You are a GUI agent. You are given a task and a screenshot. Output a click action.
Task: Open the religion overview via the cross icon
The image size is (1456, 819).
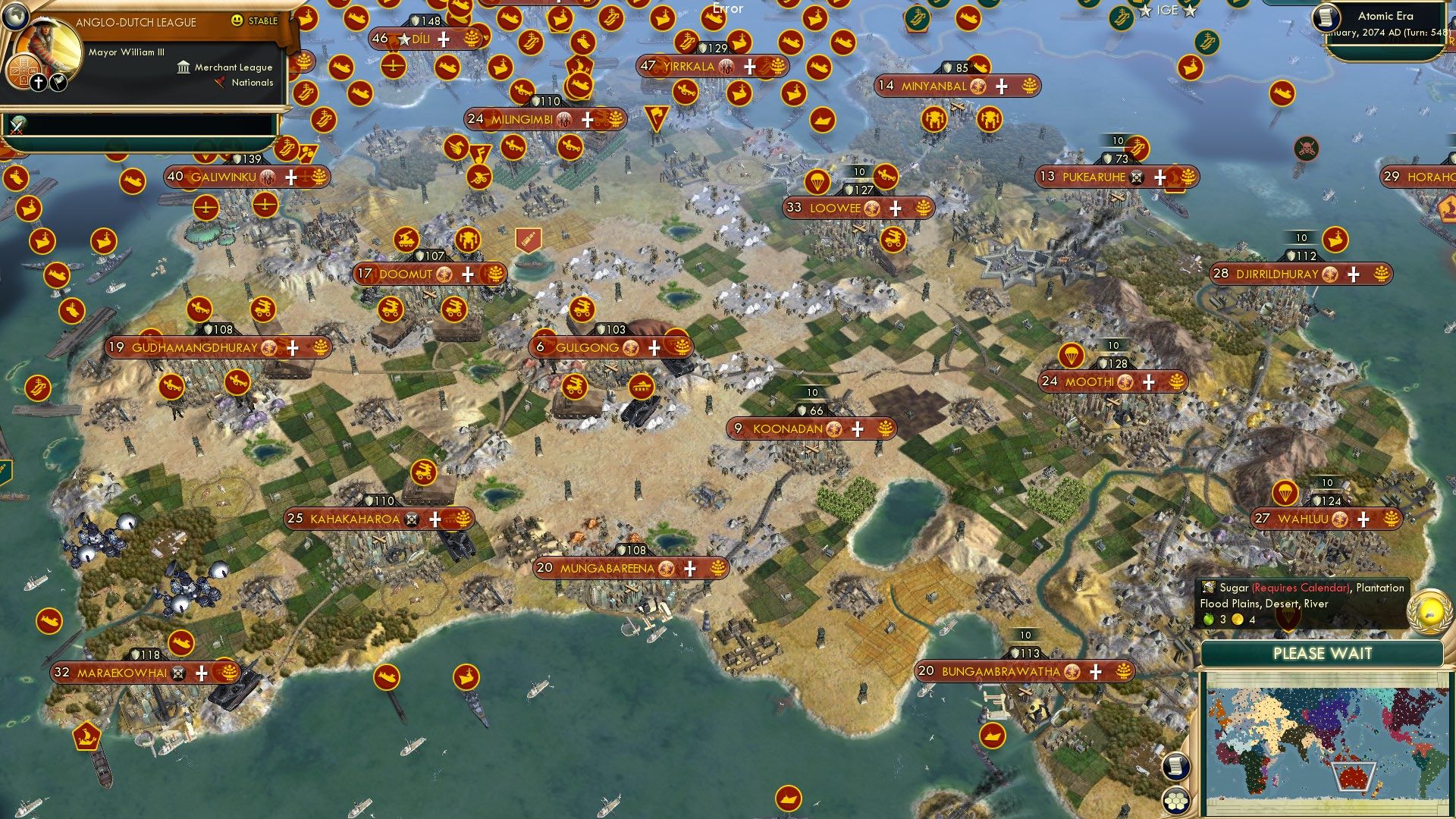tap(39, 83)
